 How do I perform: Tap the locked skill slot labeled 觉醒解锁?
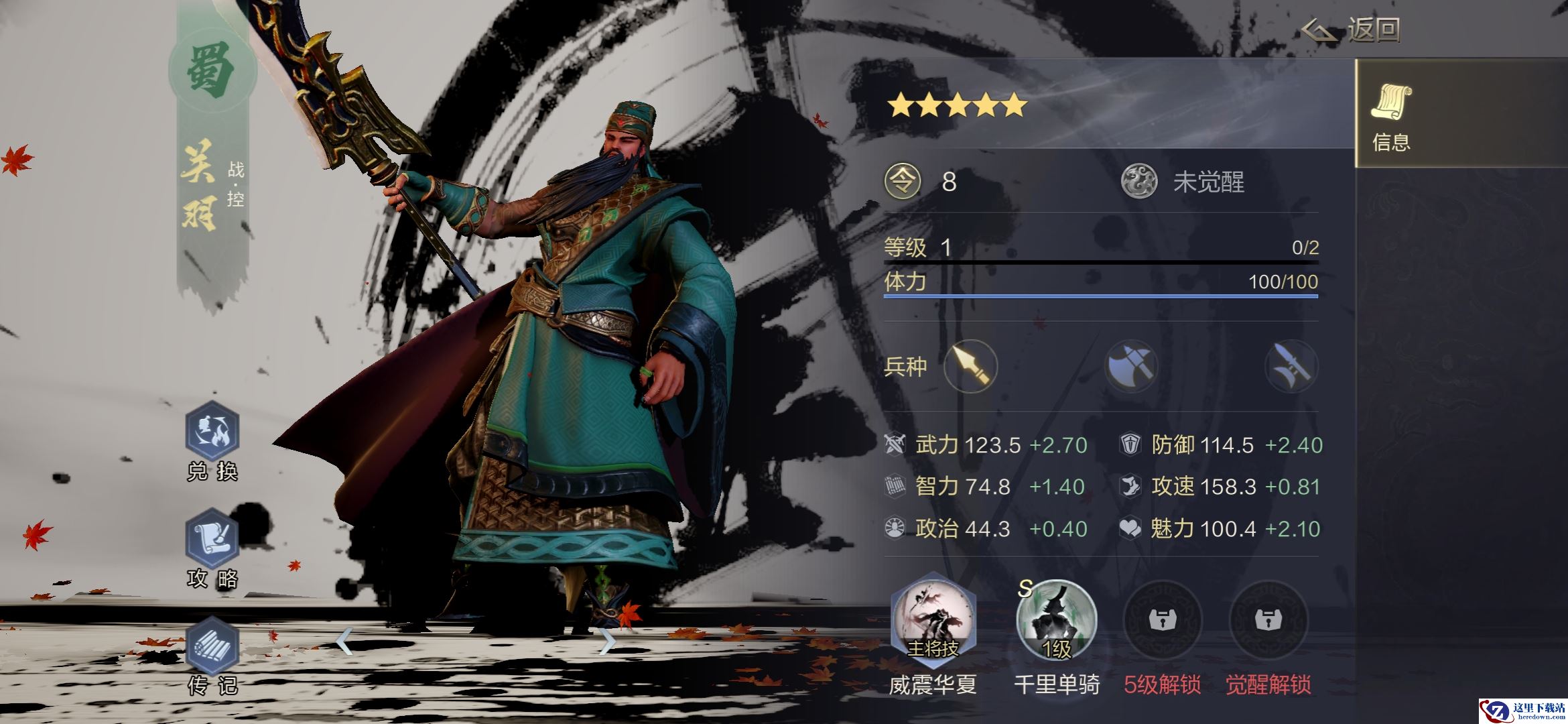[1268, 621]
